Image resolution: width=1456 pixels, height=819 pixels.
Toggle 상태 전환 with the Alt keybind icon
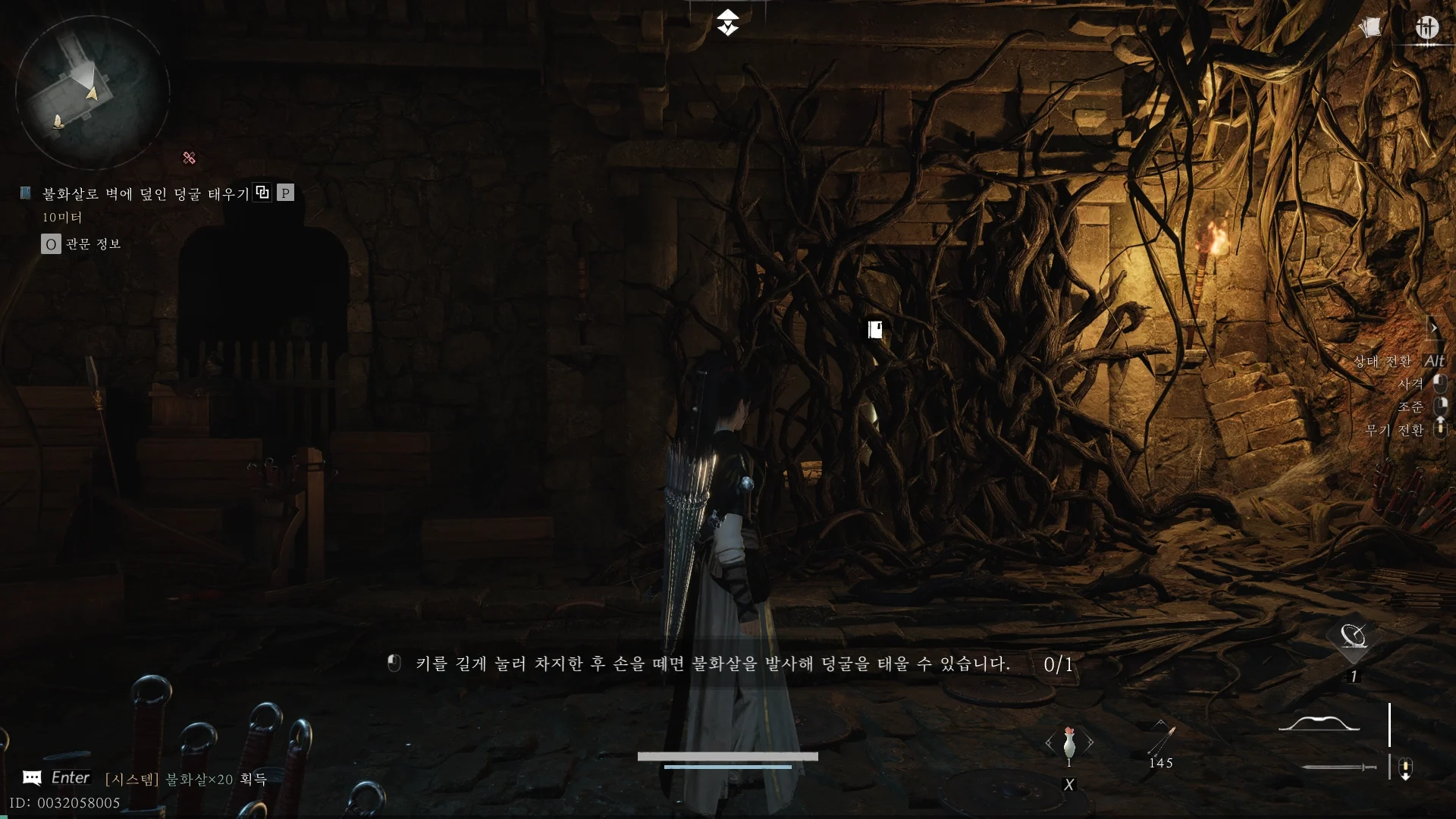[1436, 362]
